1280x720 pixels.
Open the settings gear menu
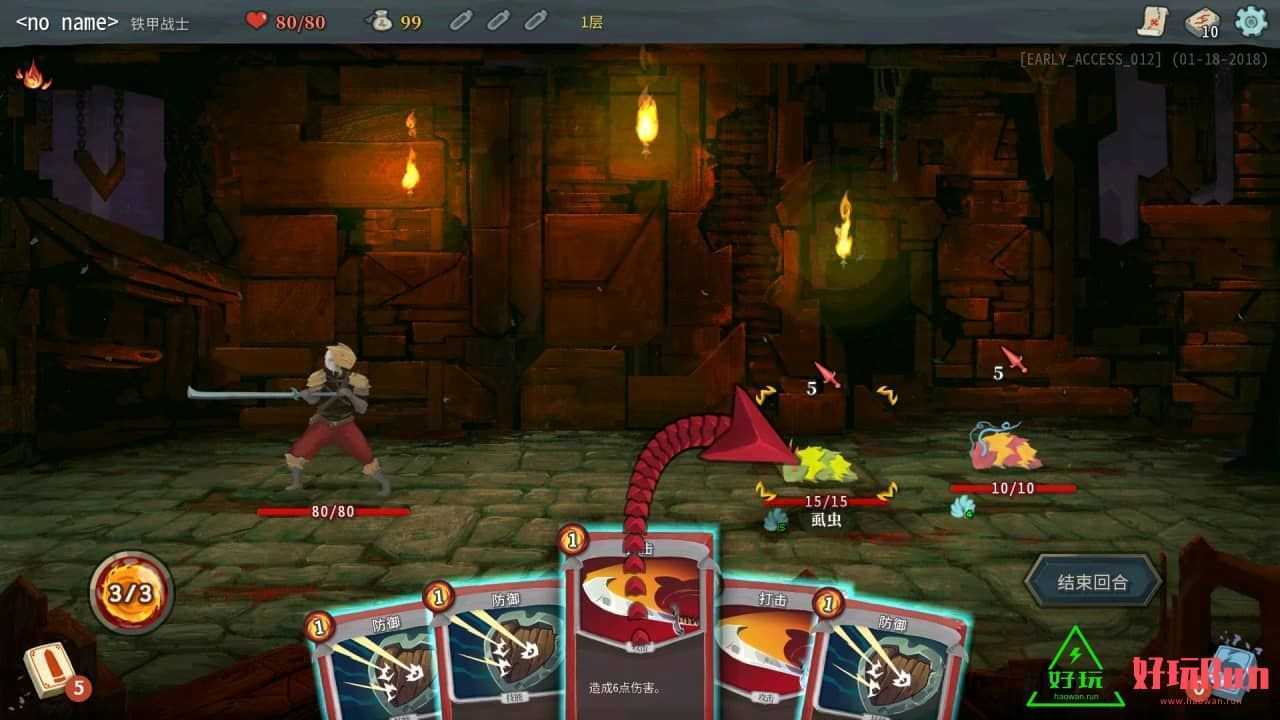[x=1250, y=21]
